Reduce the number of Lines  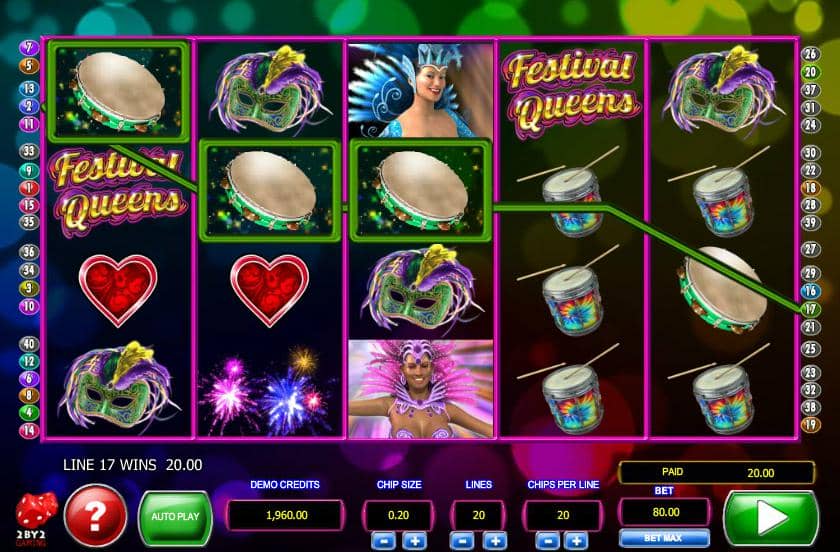(x=465, y=541)
